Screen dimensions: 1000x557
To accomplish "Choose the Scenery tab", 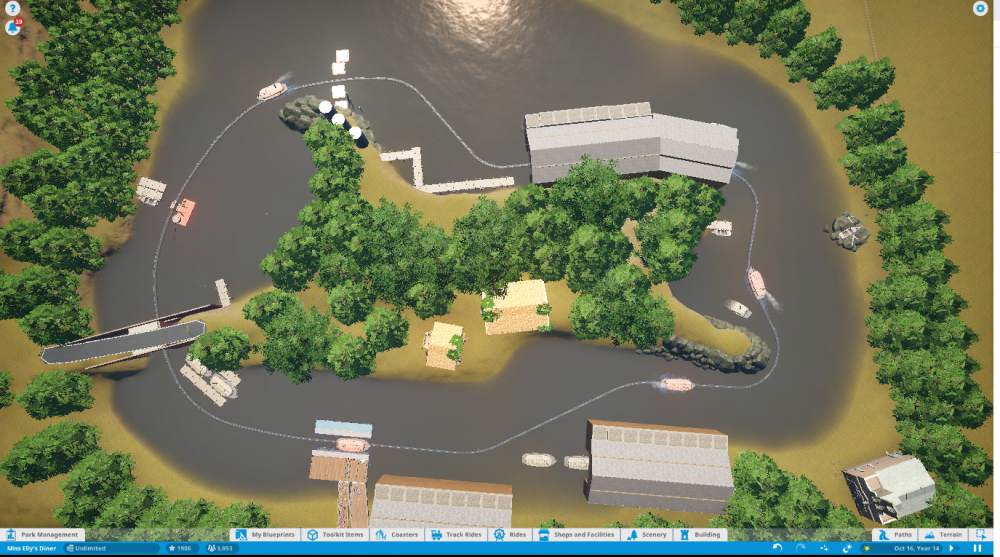I will [648, 535].
